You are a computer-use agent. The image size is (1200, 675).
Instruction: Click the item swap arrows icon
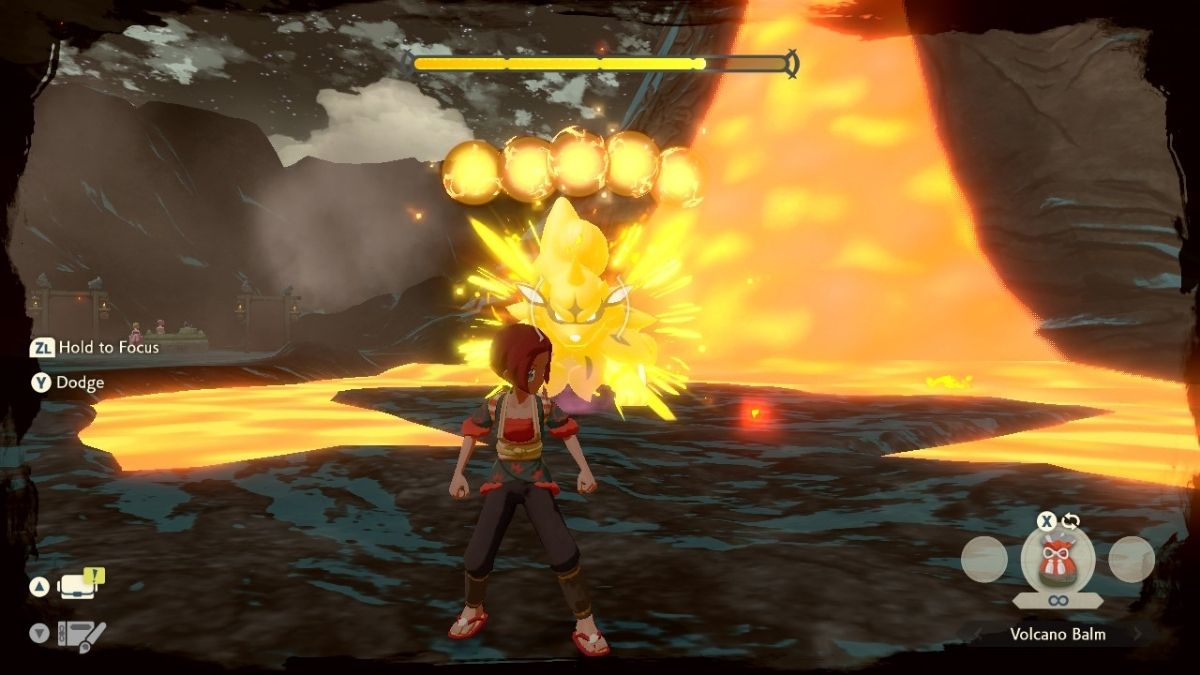[1071, 521]
